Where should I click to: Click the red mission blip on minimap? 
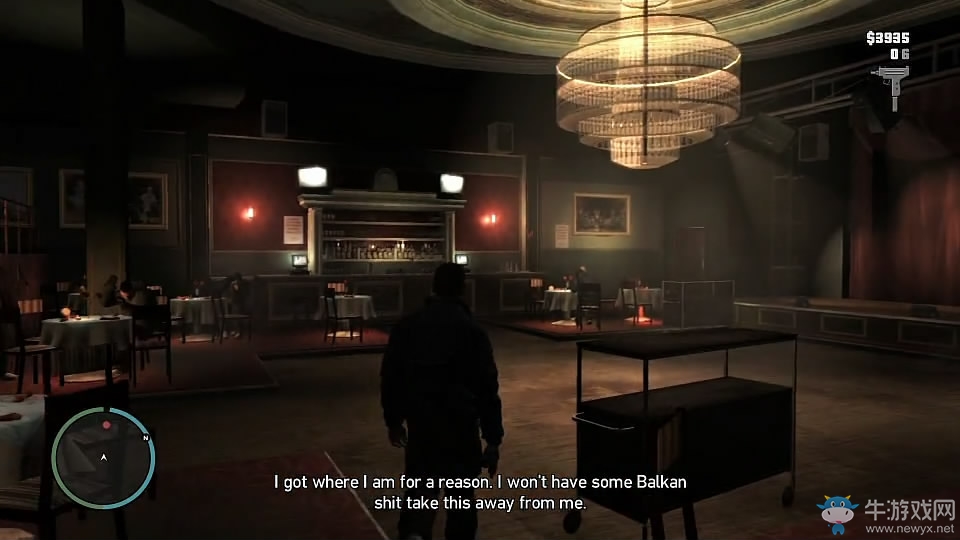pos(106,425)
